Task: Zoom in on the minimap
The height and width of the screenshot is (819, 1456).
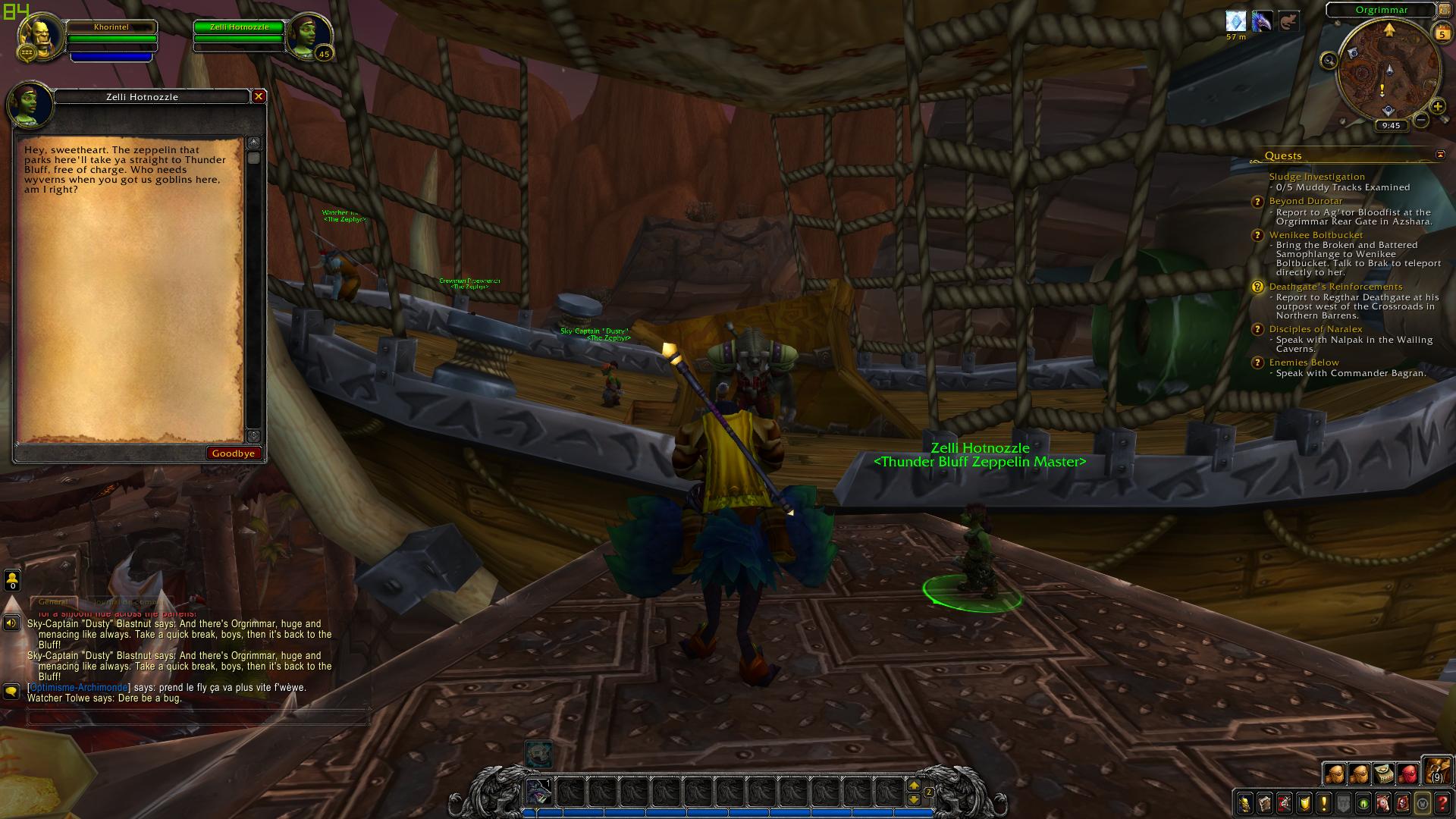Action: 1437,107
